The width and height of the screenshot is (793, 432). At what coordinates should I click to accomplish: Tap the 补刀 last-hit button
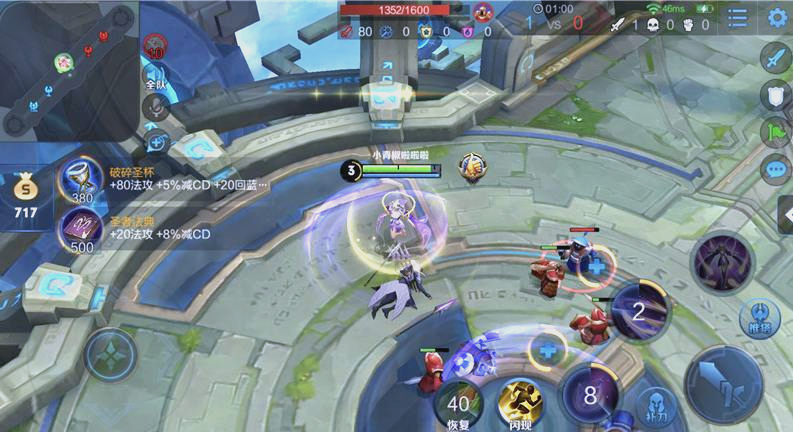[x=653, y=405]
